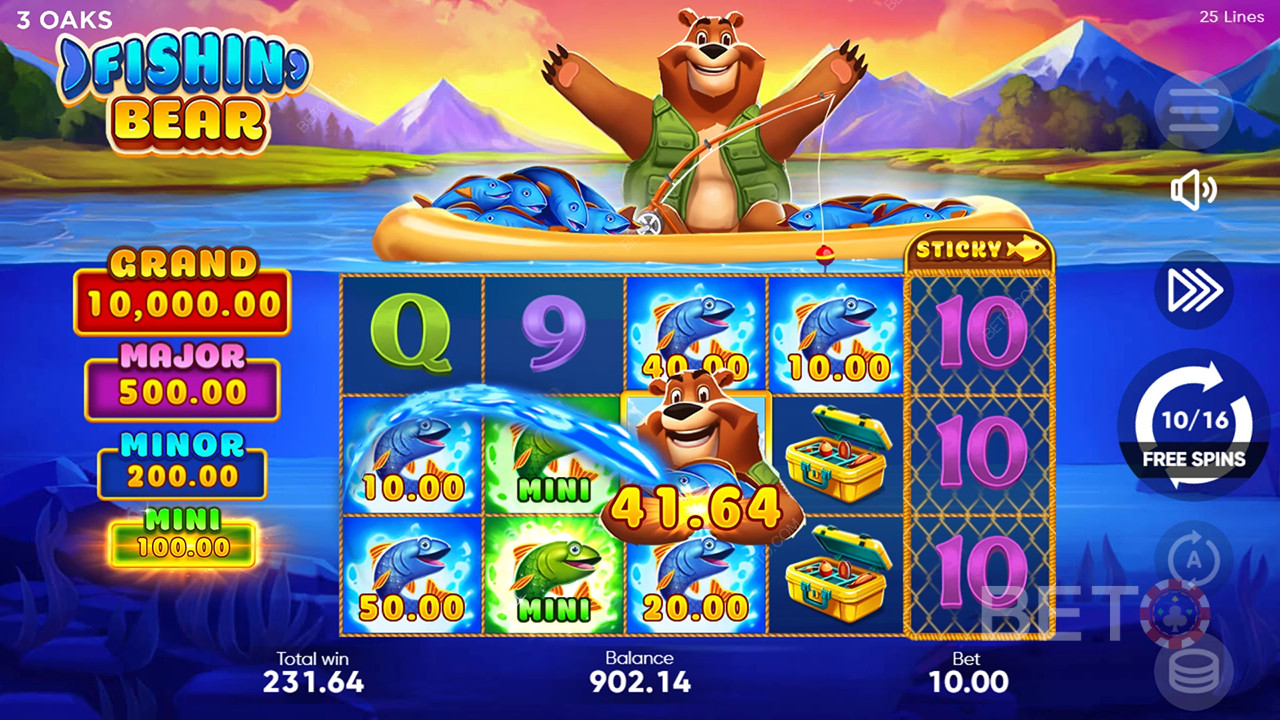Open the hamburger menu
Screen dimensions: 1280x720
[x=1193, y=111]
